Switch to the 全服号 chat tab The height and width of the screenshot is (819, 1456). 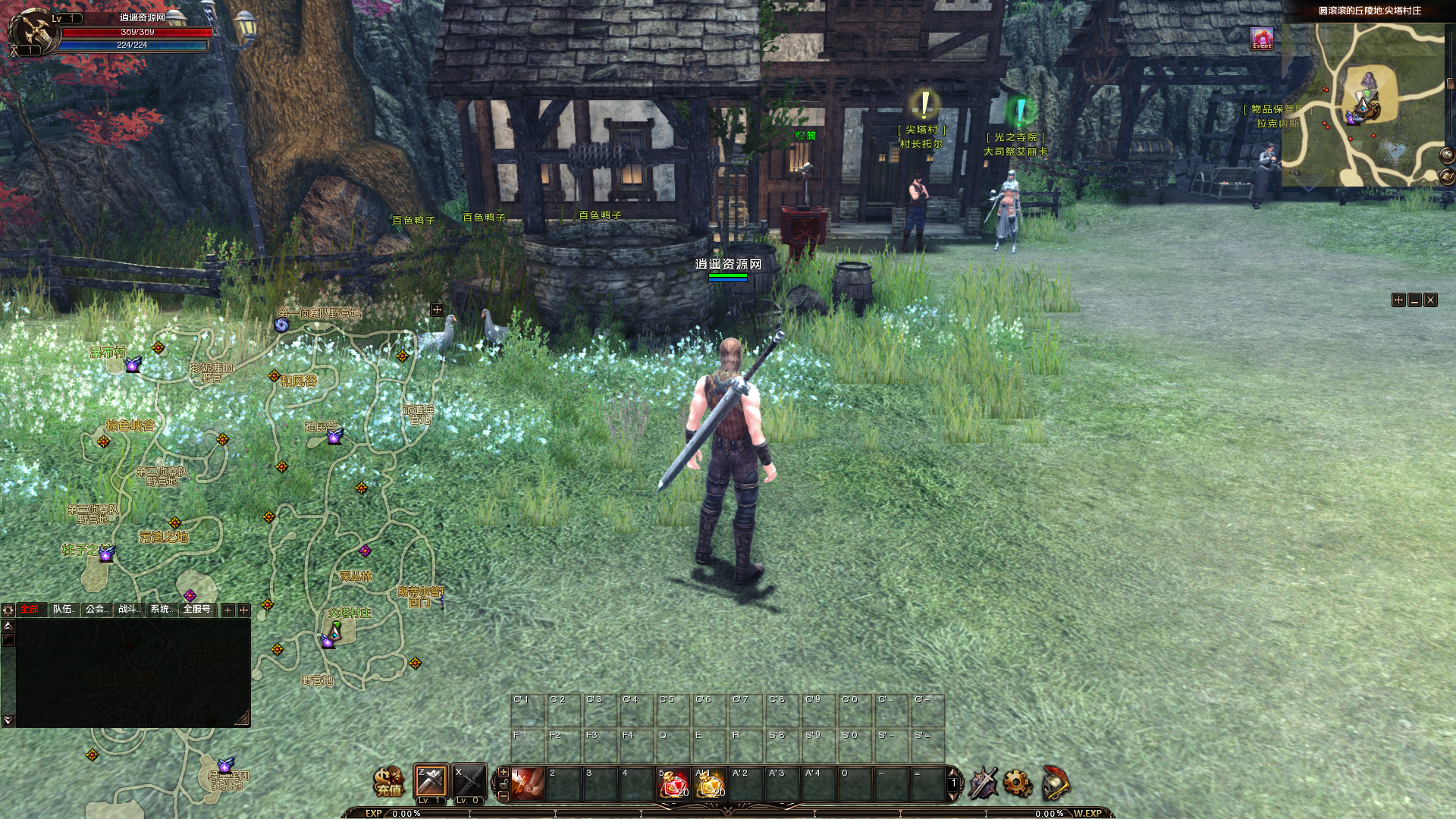[x=196, y=609]
